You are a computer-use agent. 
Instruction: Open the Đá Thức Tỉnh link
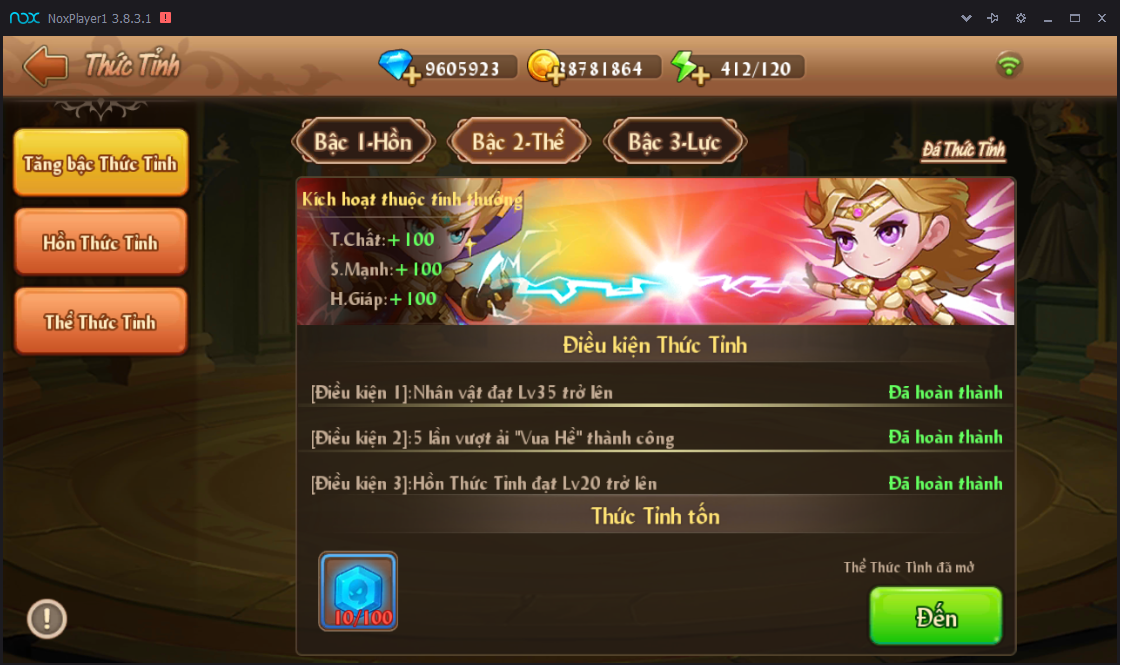click(963, 150)
